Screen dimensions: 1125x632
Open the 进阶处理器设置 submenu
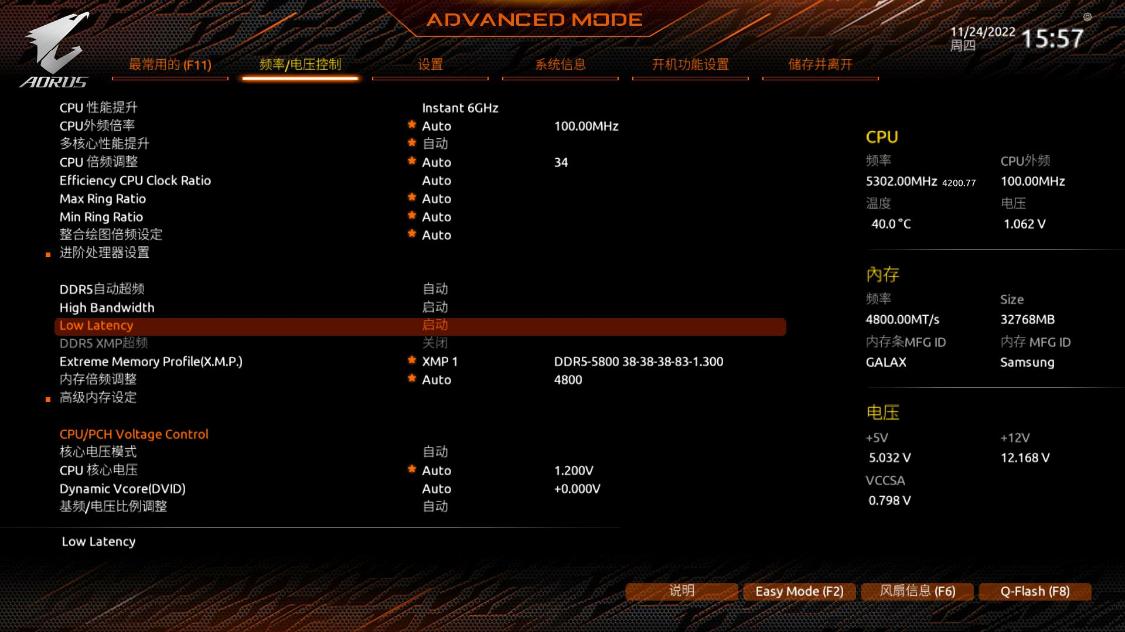pos(104,253)
